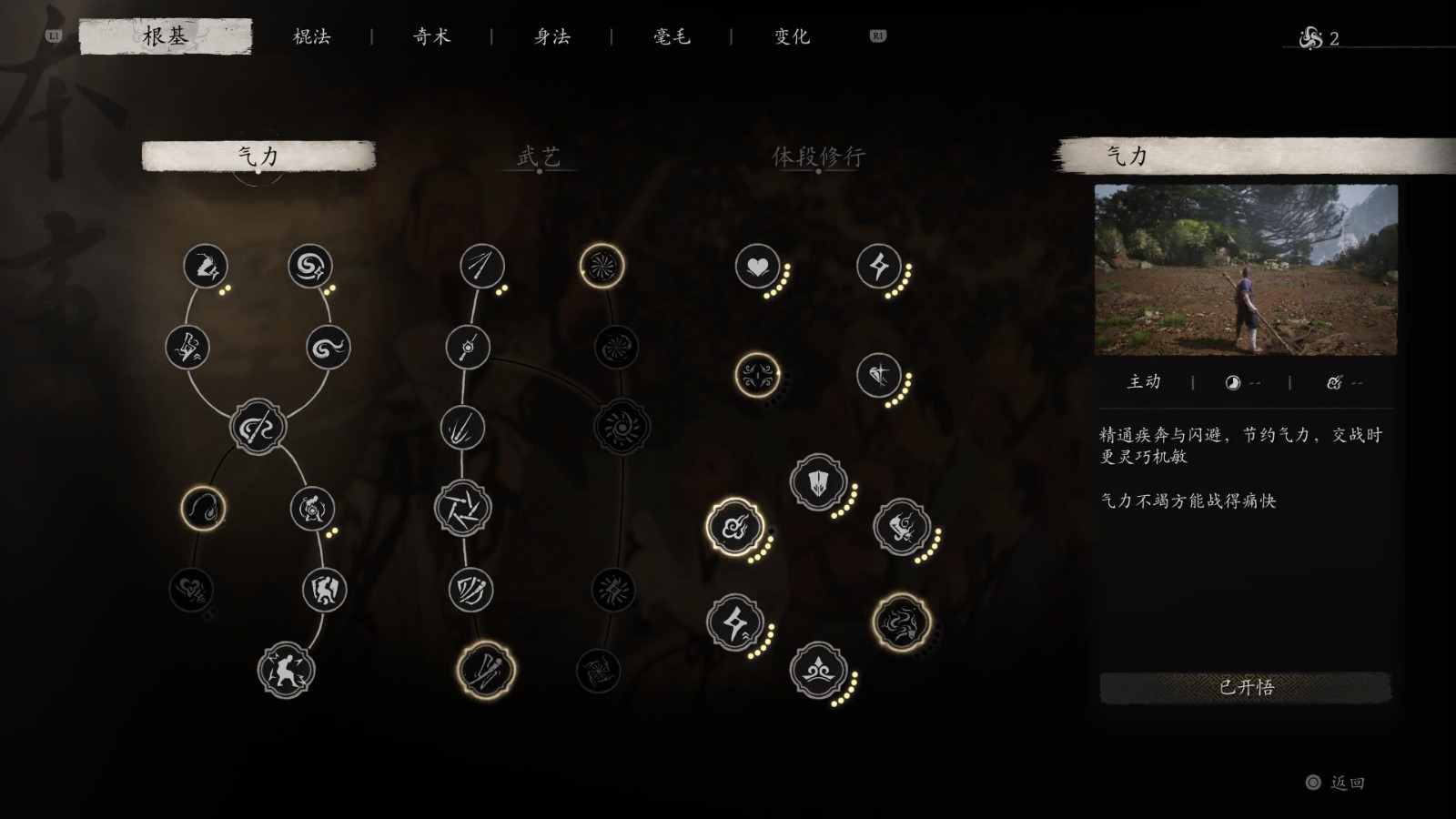Select the 体段修行 skill tree header
Screen dimensions: 1456x819
(x=818, y=157)
